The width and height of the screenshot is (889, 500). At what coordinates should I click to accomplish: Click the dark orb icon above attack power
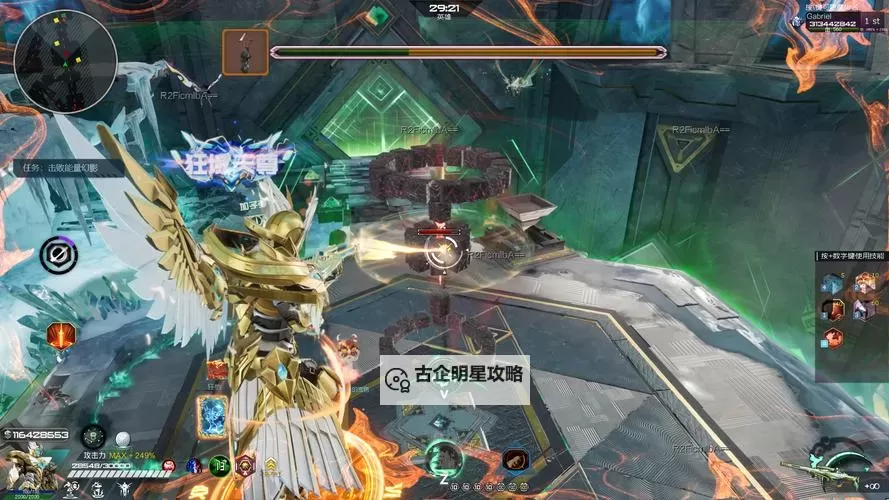coord(93,435)
